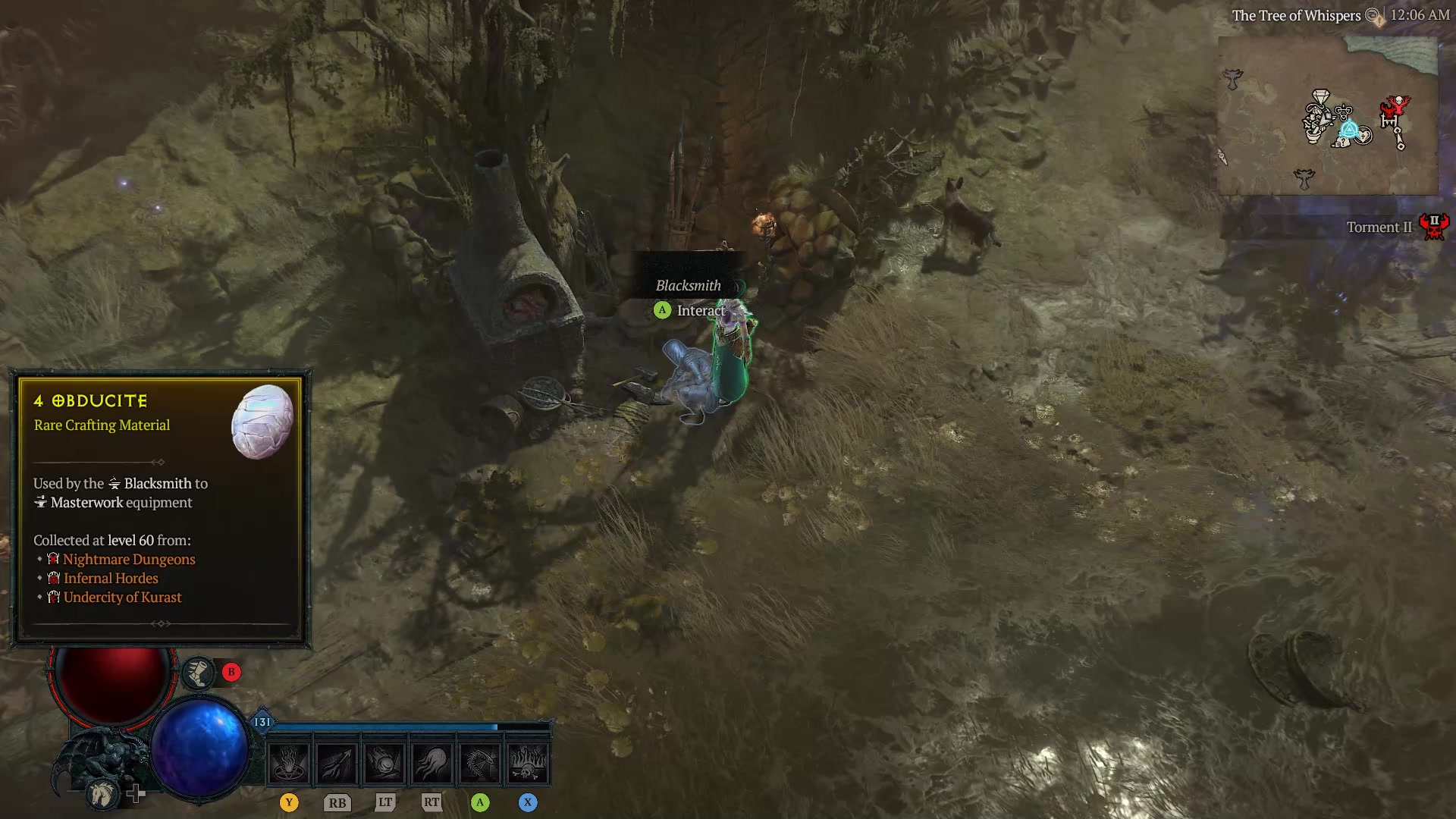The image size is (1456, 819).
Task: Open the Nightmare Dungeons link in the Obducite tooltip
Action: click(x=129, y=559)
